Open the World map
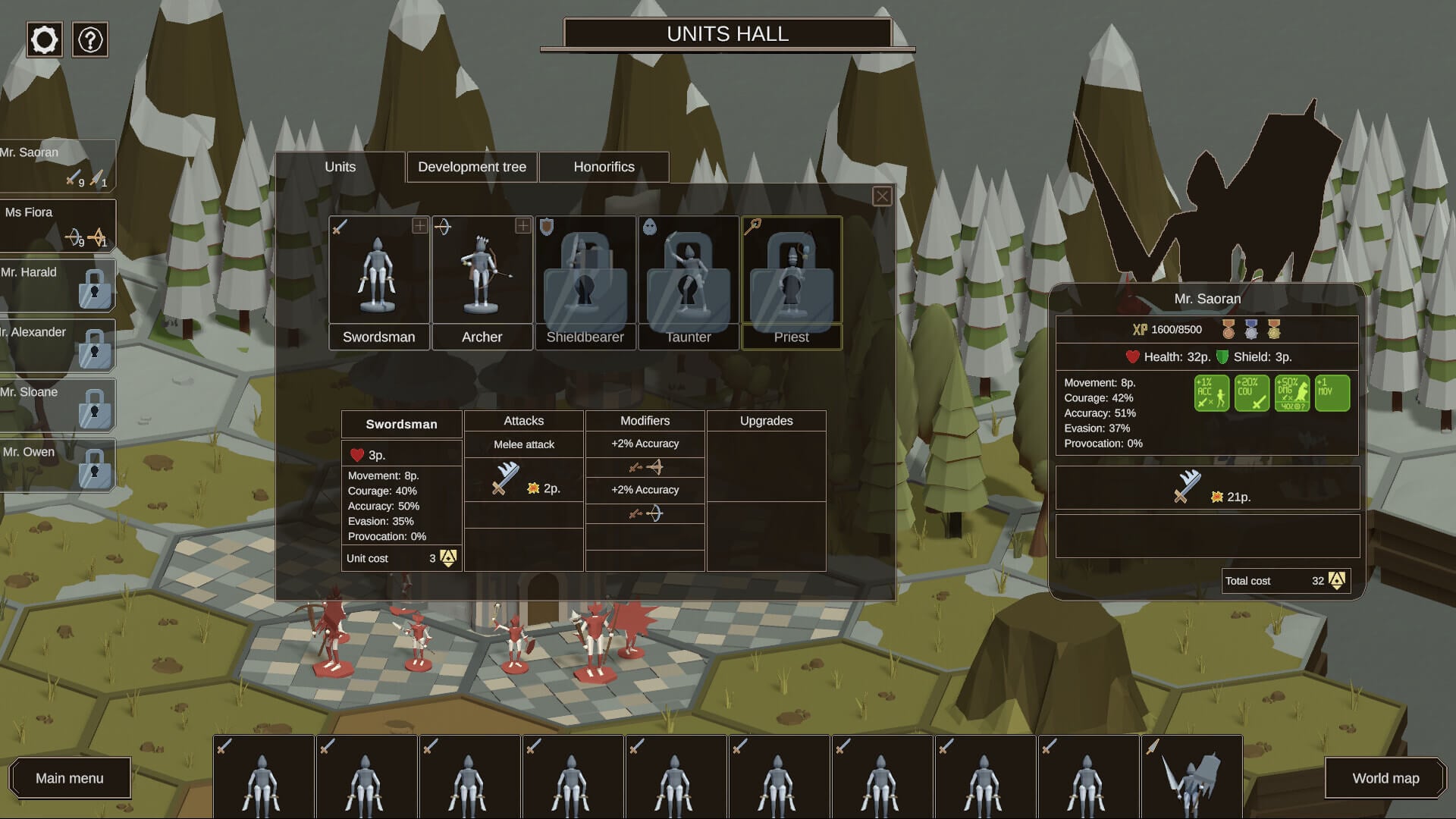 [1385, 778]
